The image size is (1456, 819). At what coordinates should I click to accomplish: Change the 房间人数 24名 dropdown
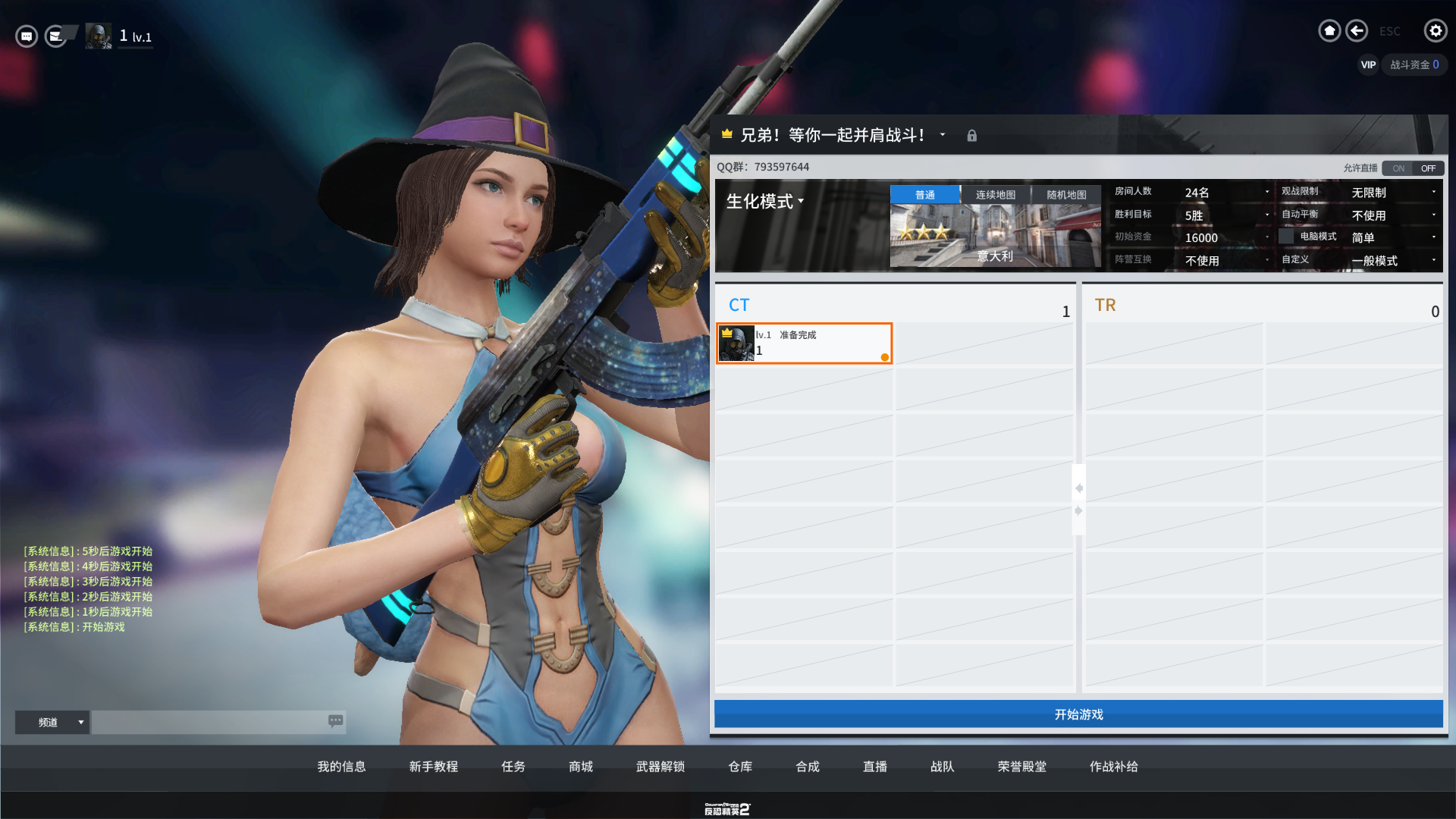click(1226, 193)
